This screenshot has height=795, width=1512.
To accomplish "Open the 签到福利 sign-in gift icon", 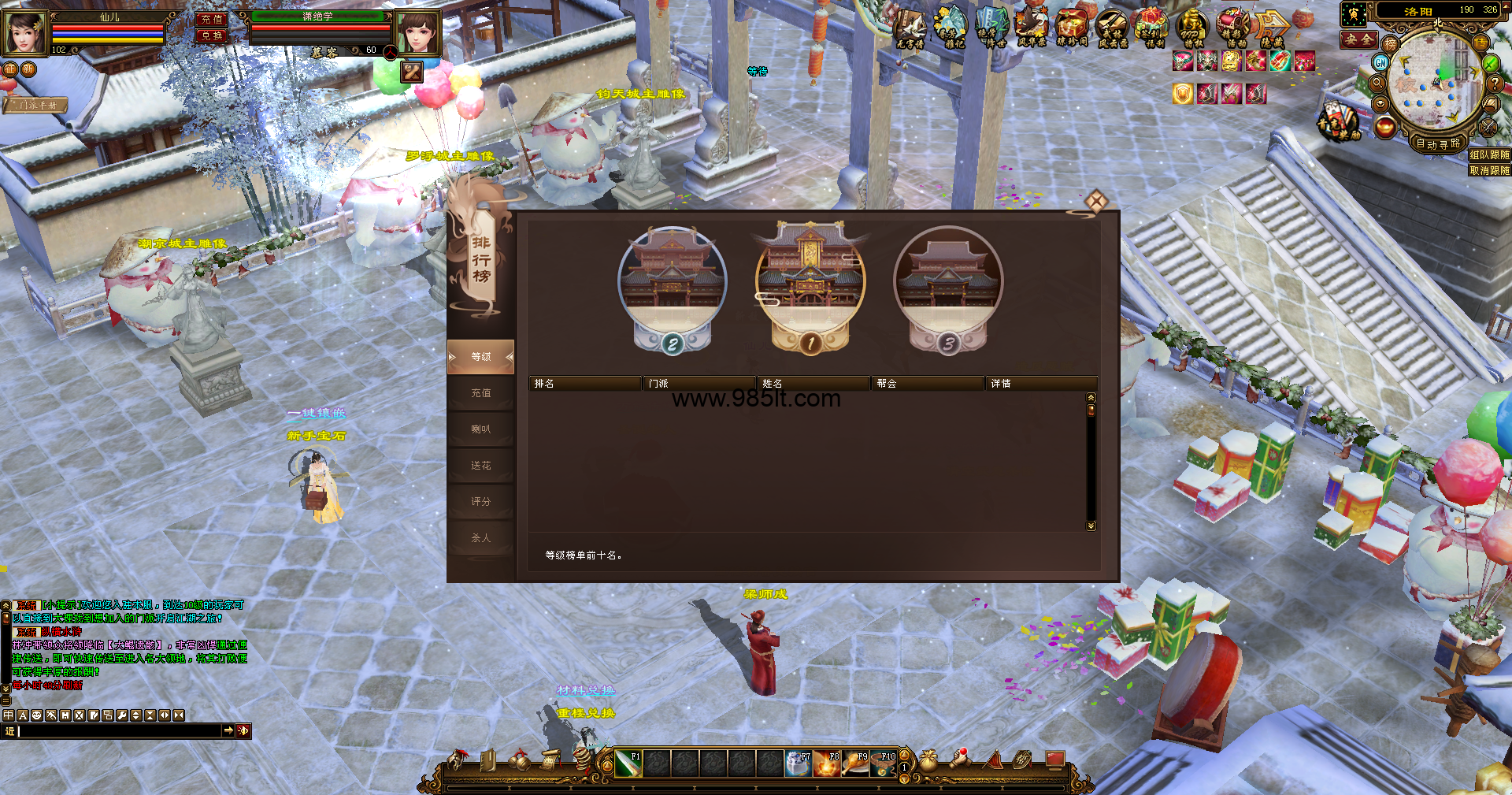I will click(x=1152, y=29).
